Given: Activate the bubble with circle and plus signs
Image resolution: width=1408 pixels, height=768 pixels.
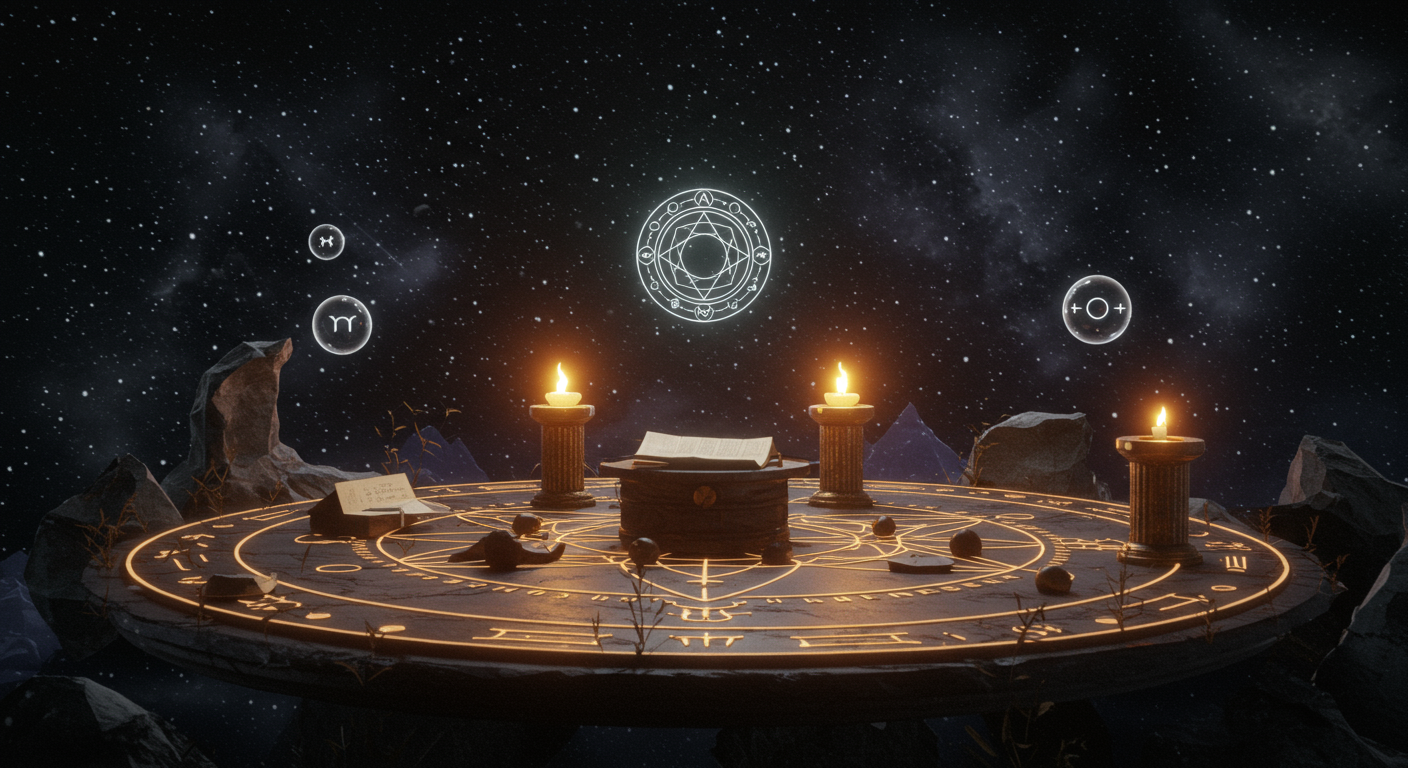Looking at the screenshot, I should (x=1096, y=309).
